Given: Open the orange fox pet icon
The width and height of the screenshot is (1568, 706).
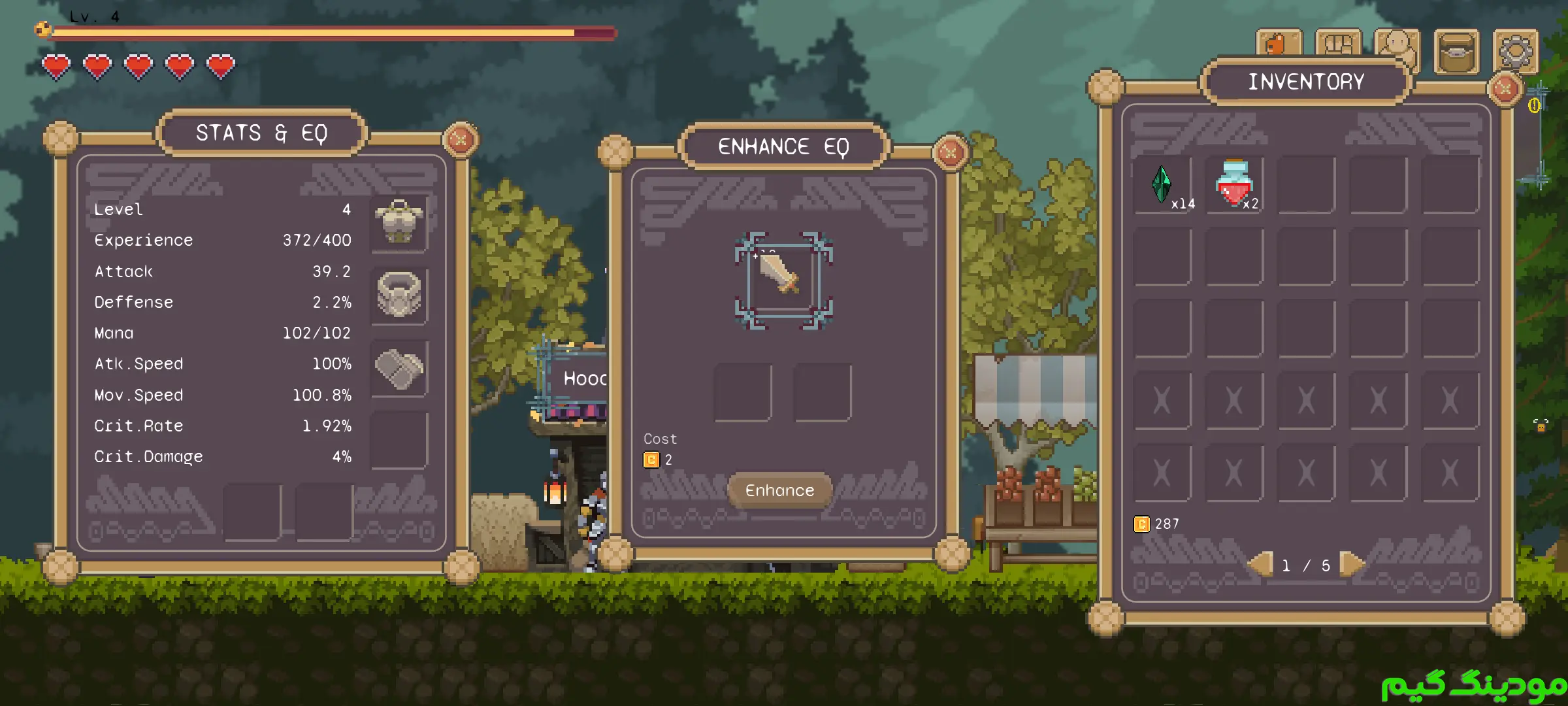Looking at the screenshot, I should (x=1278, y=44).
